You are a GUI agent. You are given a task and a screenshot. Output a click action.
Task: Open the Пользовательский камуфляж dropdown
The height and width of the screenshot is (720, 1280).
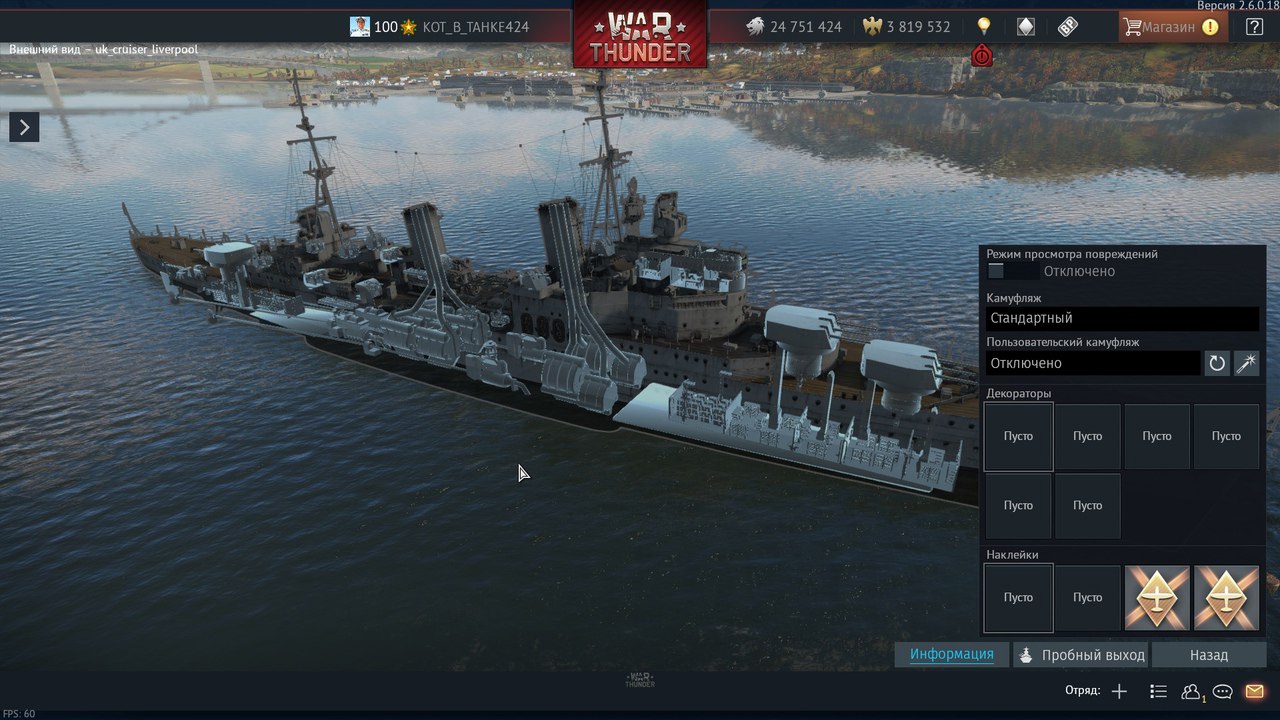pos(1093,363)
